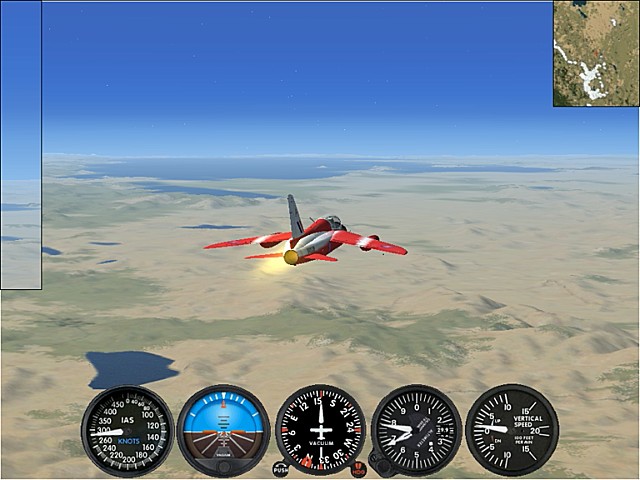This screenshot has width=640, height=480.
Task: Open the terrain minimap
Action: click(x=596, y=53)
